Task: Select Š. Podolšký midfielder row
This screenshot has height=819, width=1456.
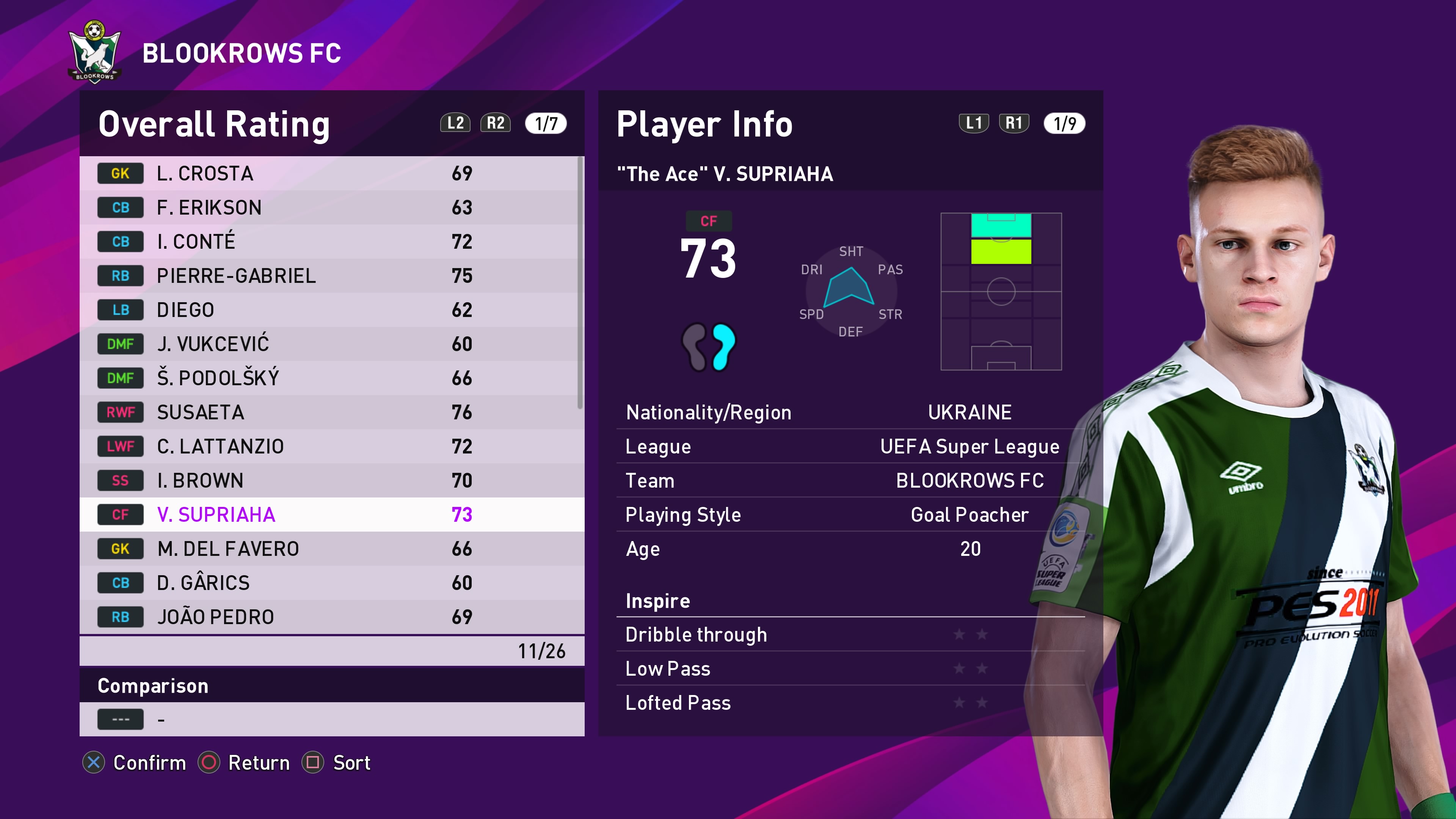Action: click(332, 378)
